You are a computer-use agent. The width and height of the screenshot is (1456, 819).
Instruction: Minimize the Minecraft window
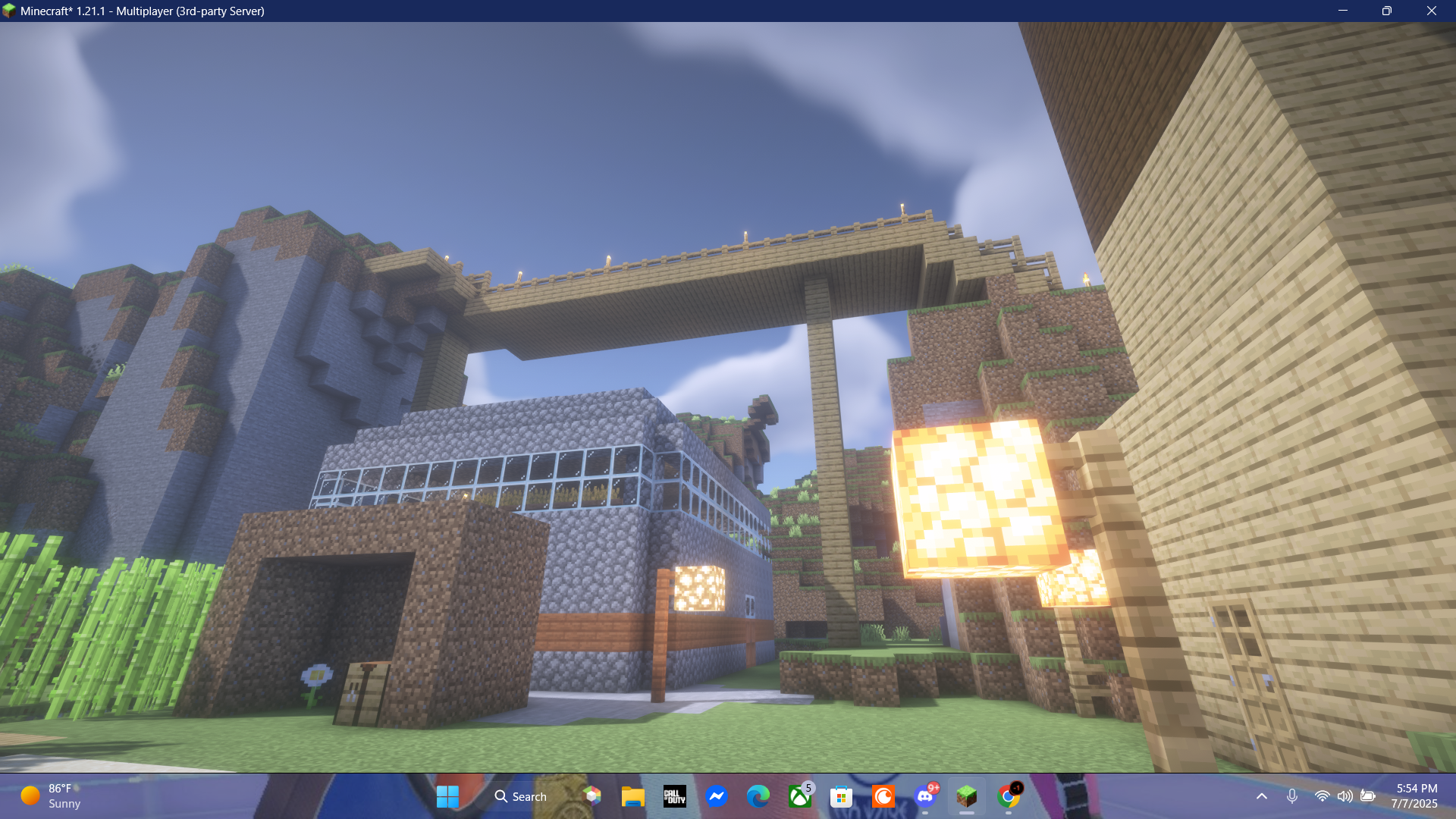1342,11
